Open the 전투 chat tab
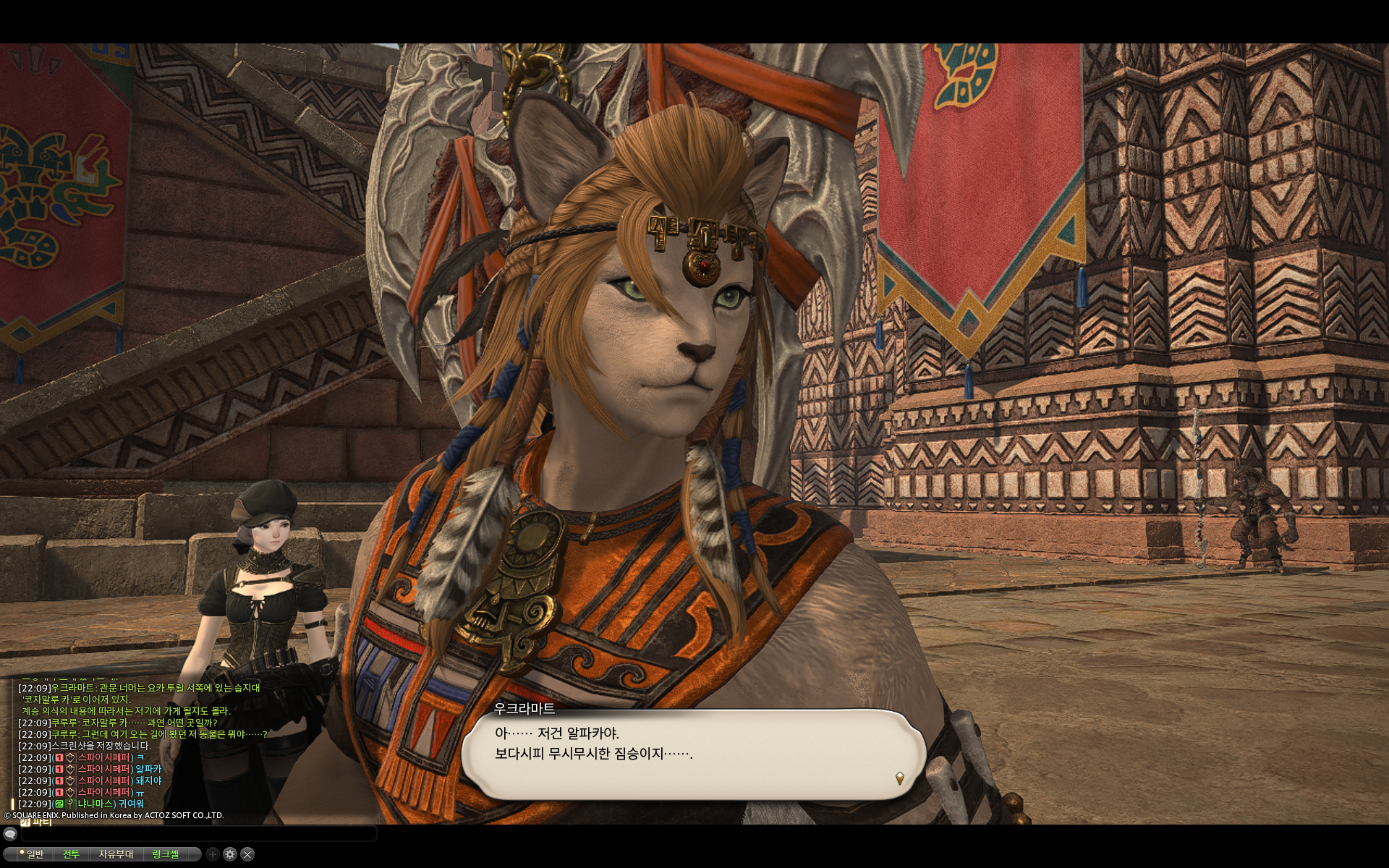Viewport: 1389px width, 868px height. (71, 854)
